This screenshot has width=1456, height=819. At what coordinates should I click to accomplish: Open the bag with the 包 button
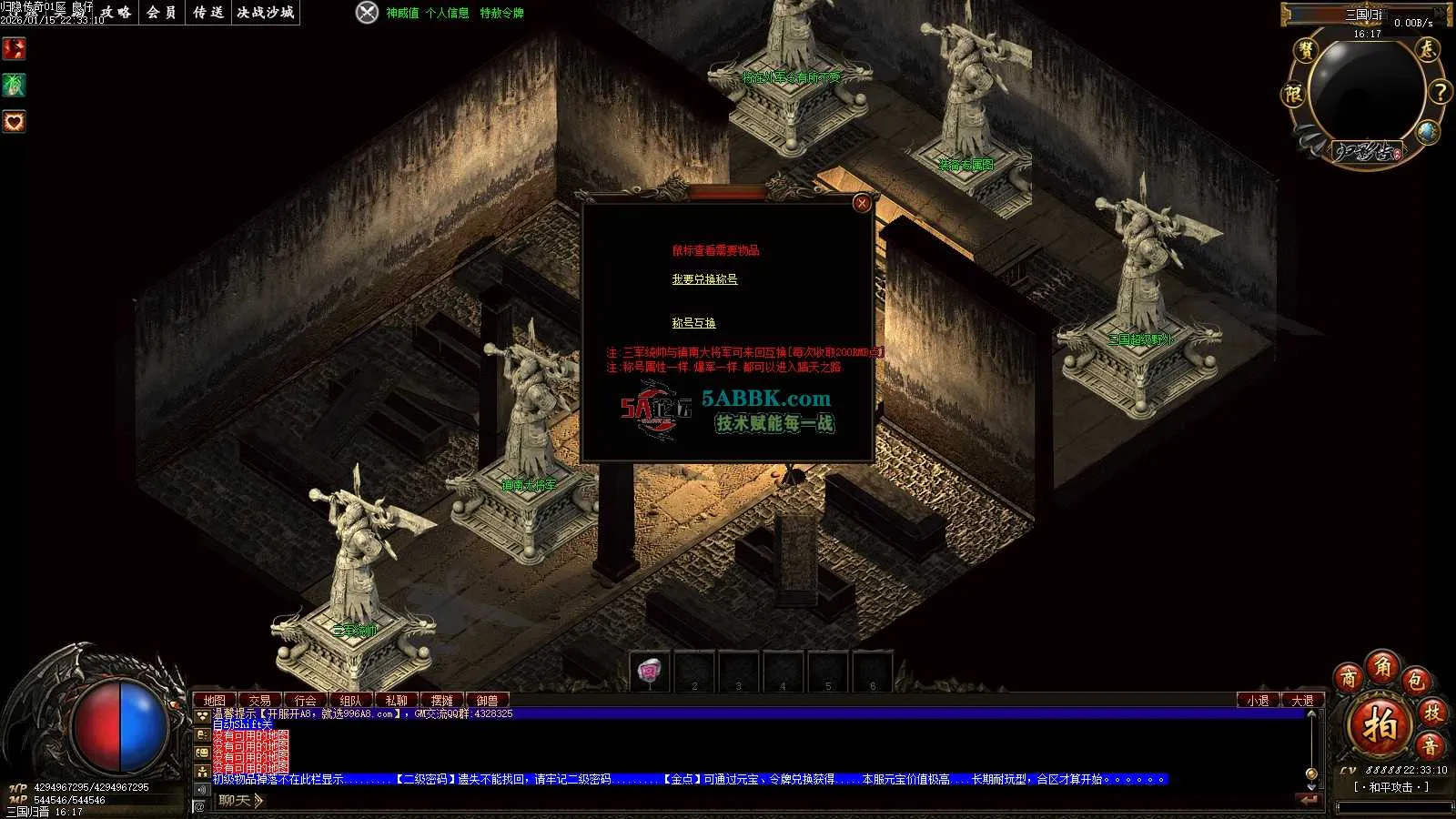tap(1415, 680)
